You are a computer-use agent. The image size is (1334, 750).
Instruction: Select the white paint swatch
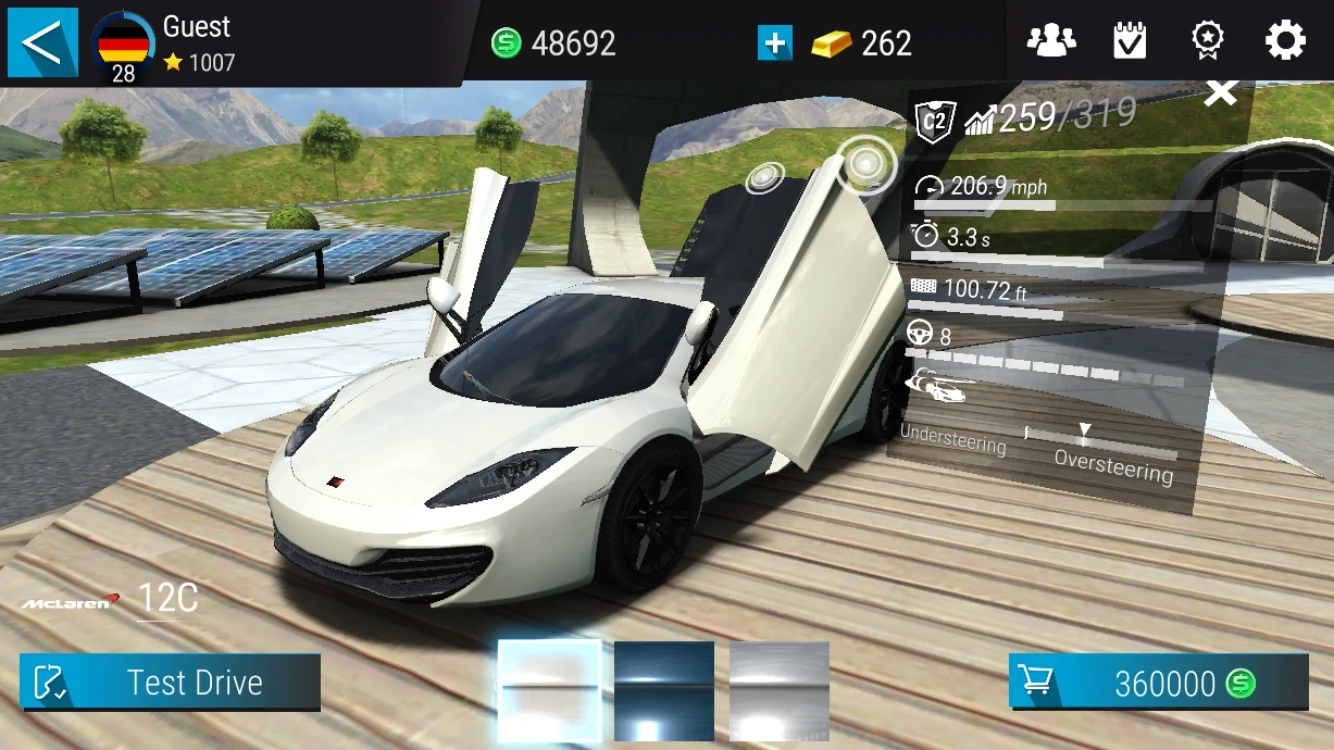(x=550, y=690)
